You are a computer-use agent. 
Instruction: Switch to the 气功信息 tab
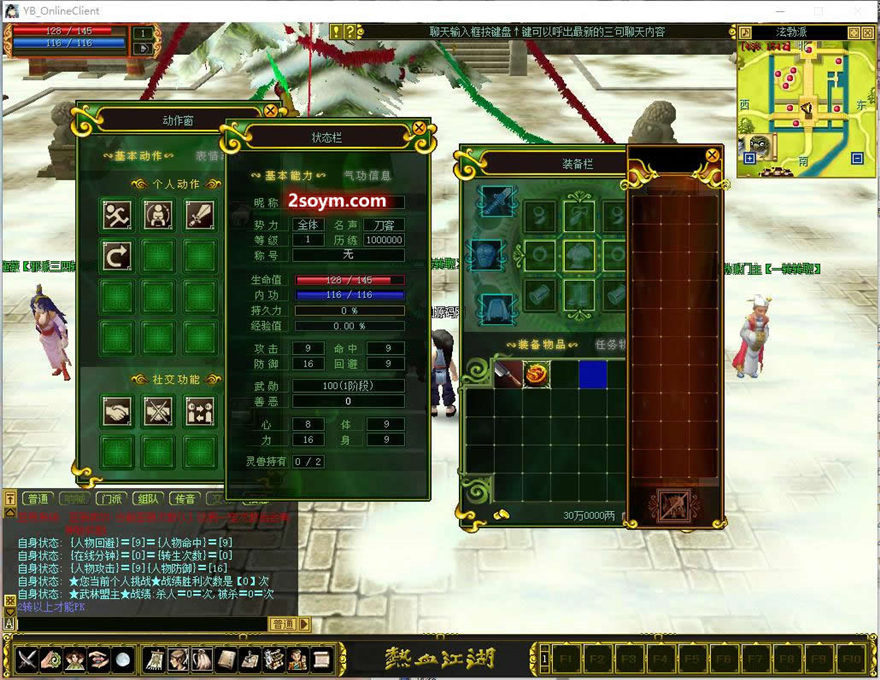[x=367, y=175]
